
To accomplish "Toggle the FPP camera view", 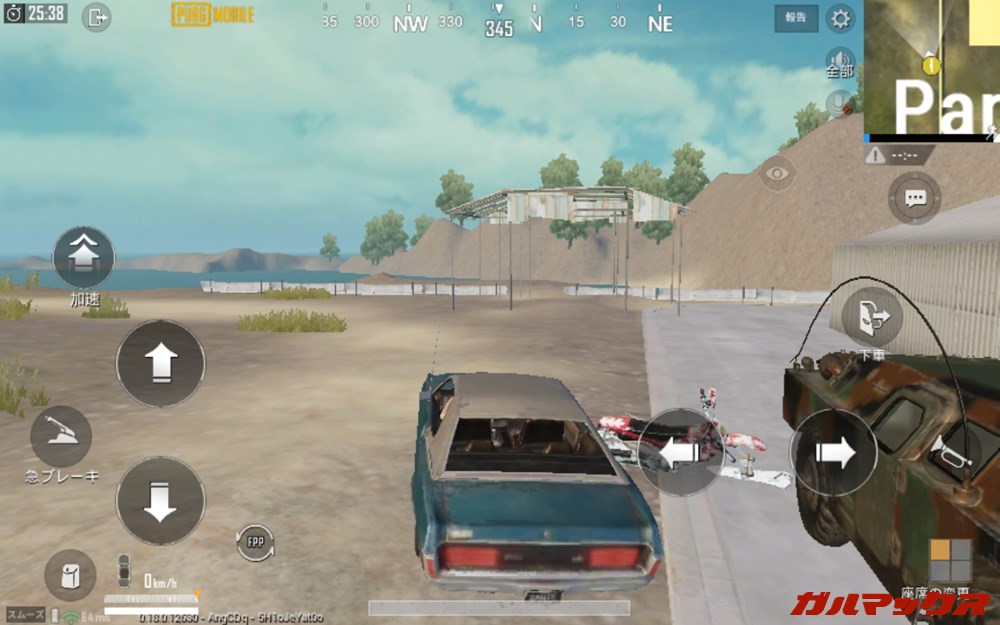I will click(x=255, y=542).
